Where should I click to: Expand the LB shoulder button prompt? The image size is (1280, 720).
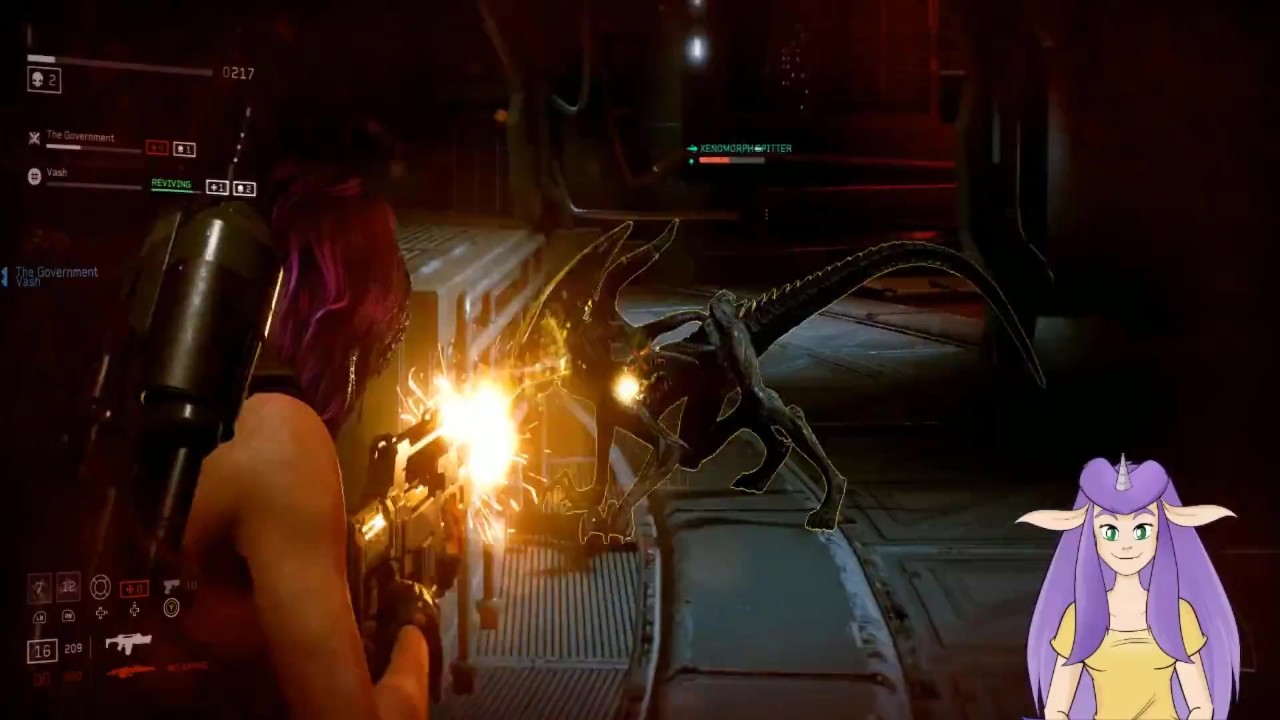40,616
